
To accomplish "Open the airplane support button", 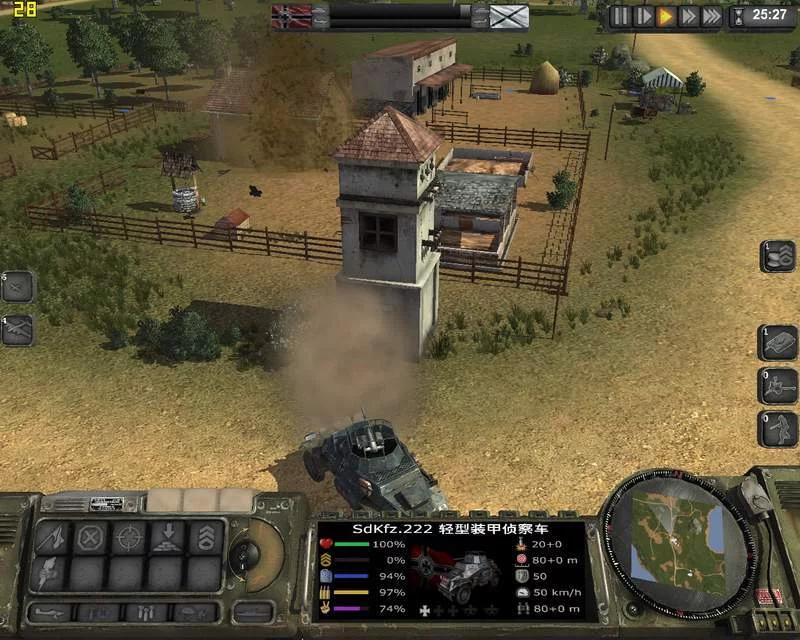I will click(x=16, y=329).
